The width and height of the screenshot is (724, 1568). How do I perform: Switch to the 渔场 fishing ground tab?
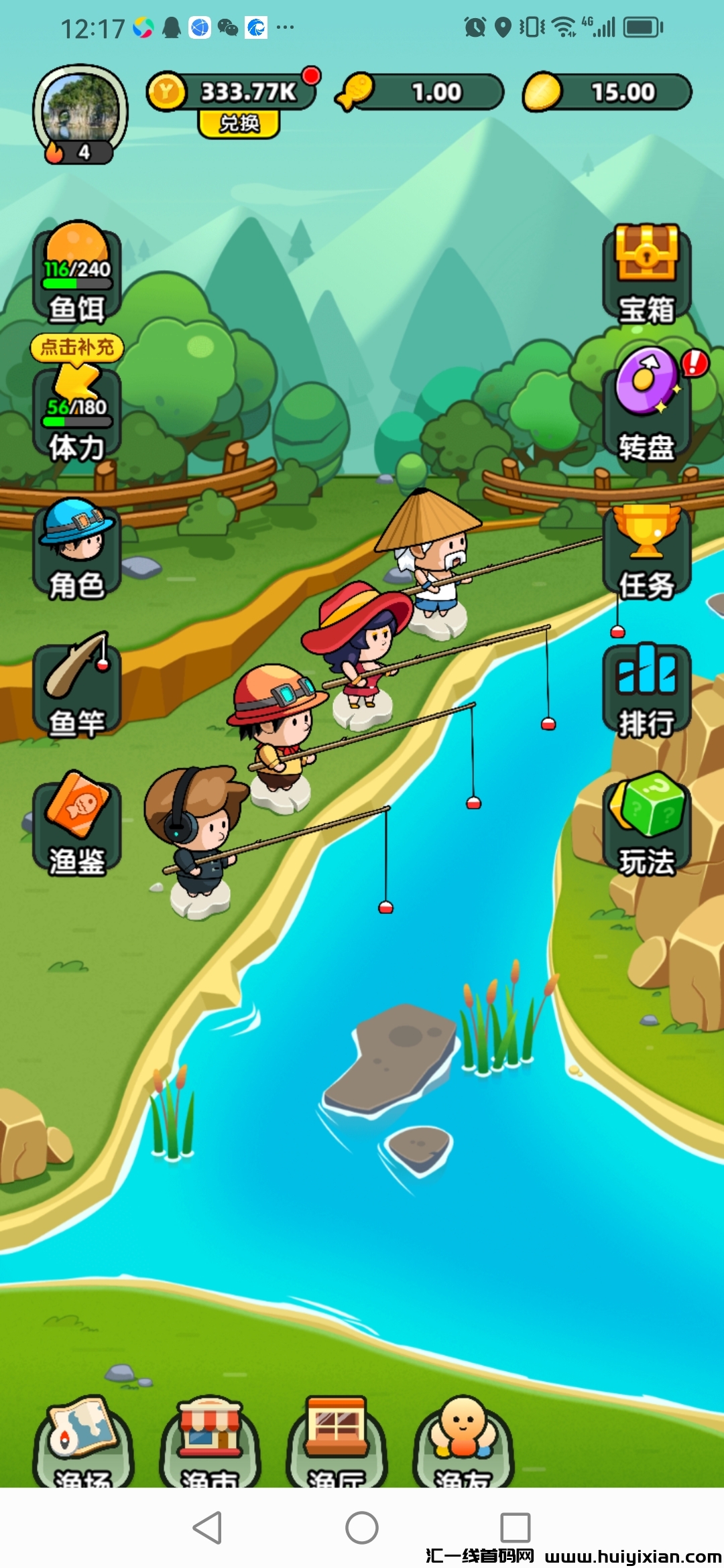[x=83, y=1441]
